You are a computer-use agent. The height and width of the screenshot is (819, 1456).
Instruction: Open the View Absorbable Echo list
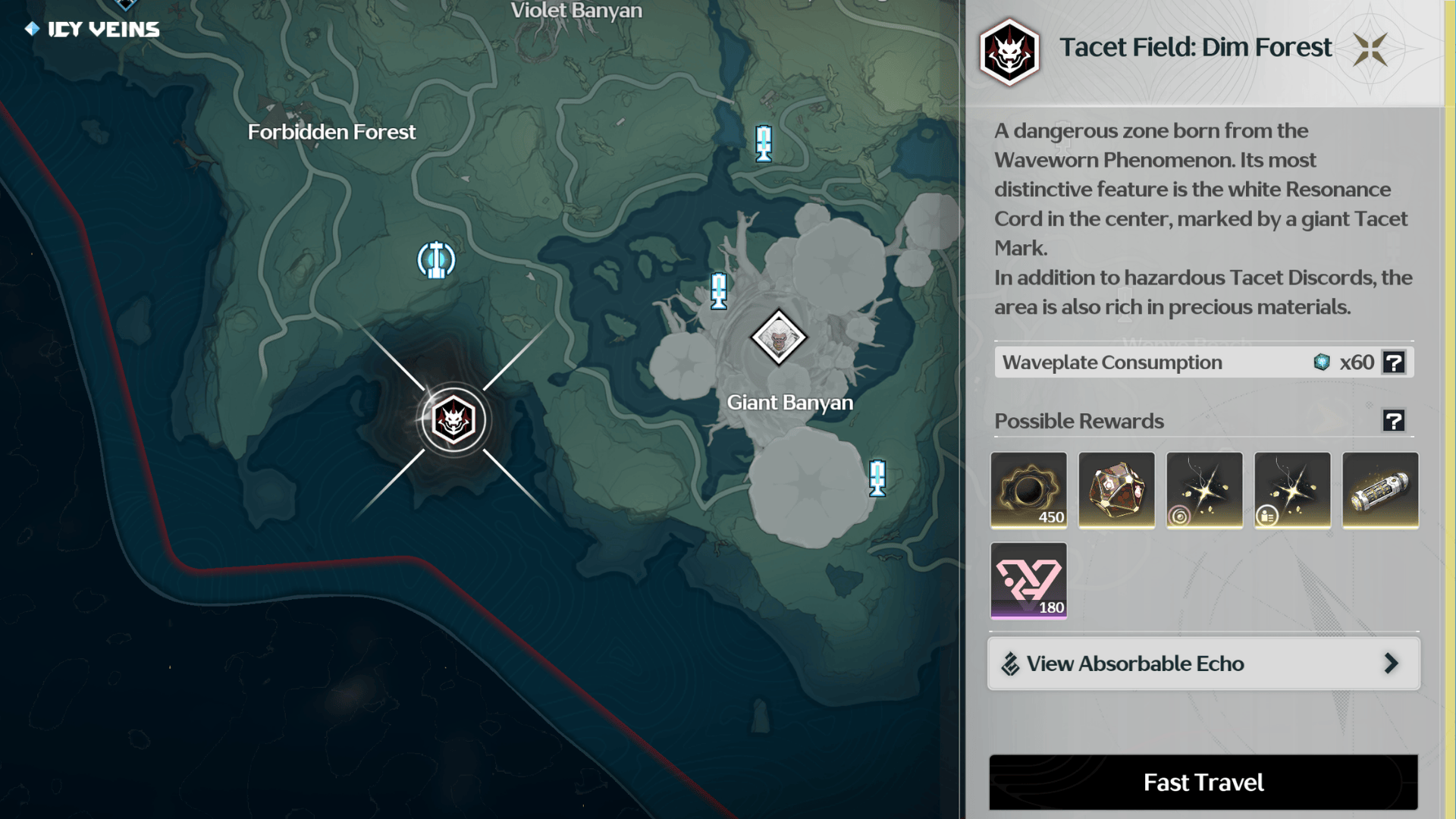1203,664
